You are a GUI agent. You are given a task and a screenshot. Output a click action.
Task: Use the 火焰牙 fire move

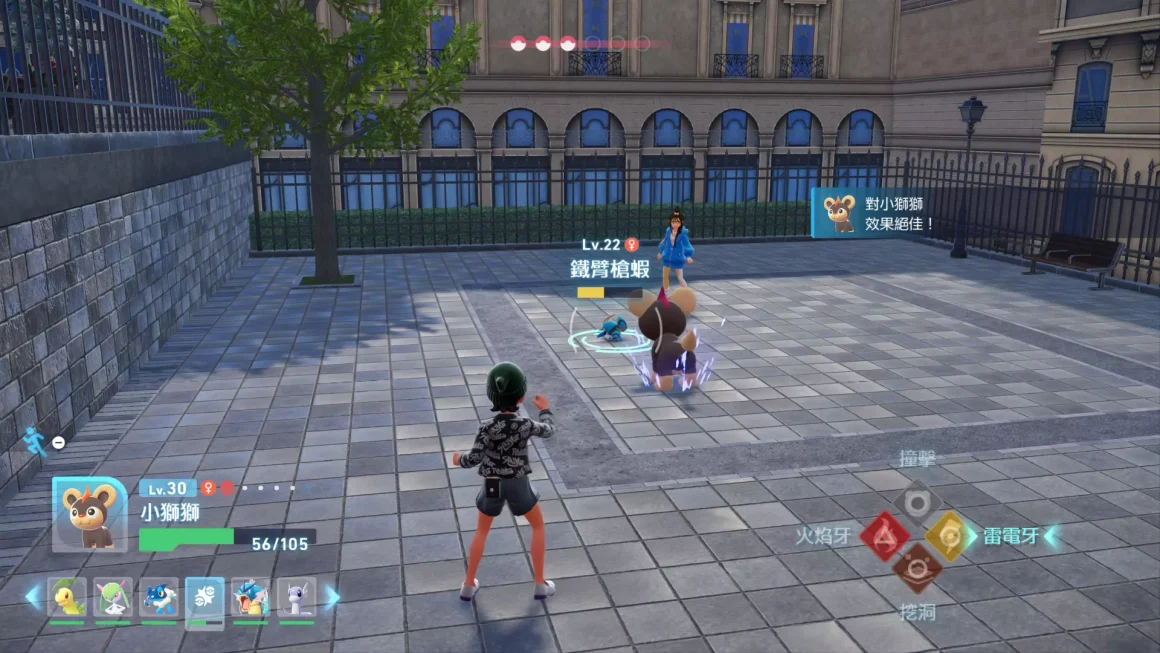point(885,536)
